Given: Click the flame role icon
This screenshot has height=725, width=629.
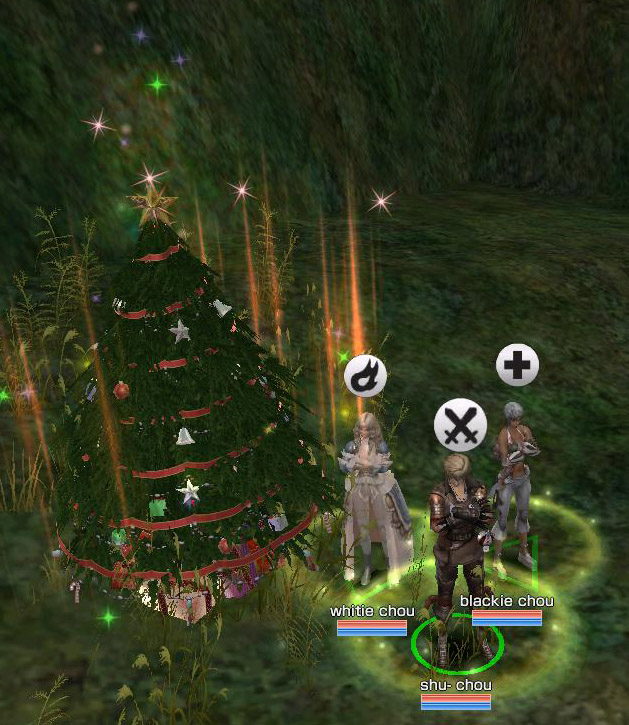Looking at the screenshot, I should pyautogui.click(x=365, y=377).
